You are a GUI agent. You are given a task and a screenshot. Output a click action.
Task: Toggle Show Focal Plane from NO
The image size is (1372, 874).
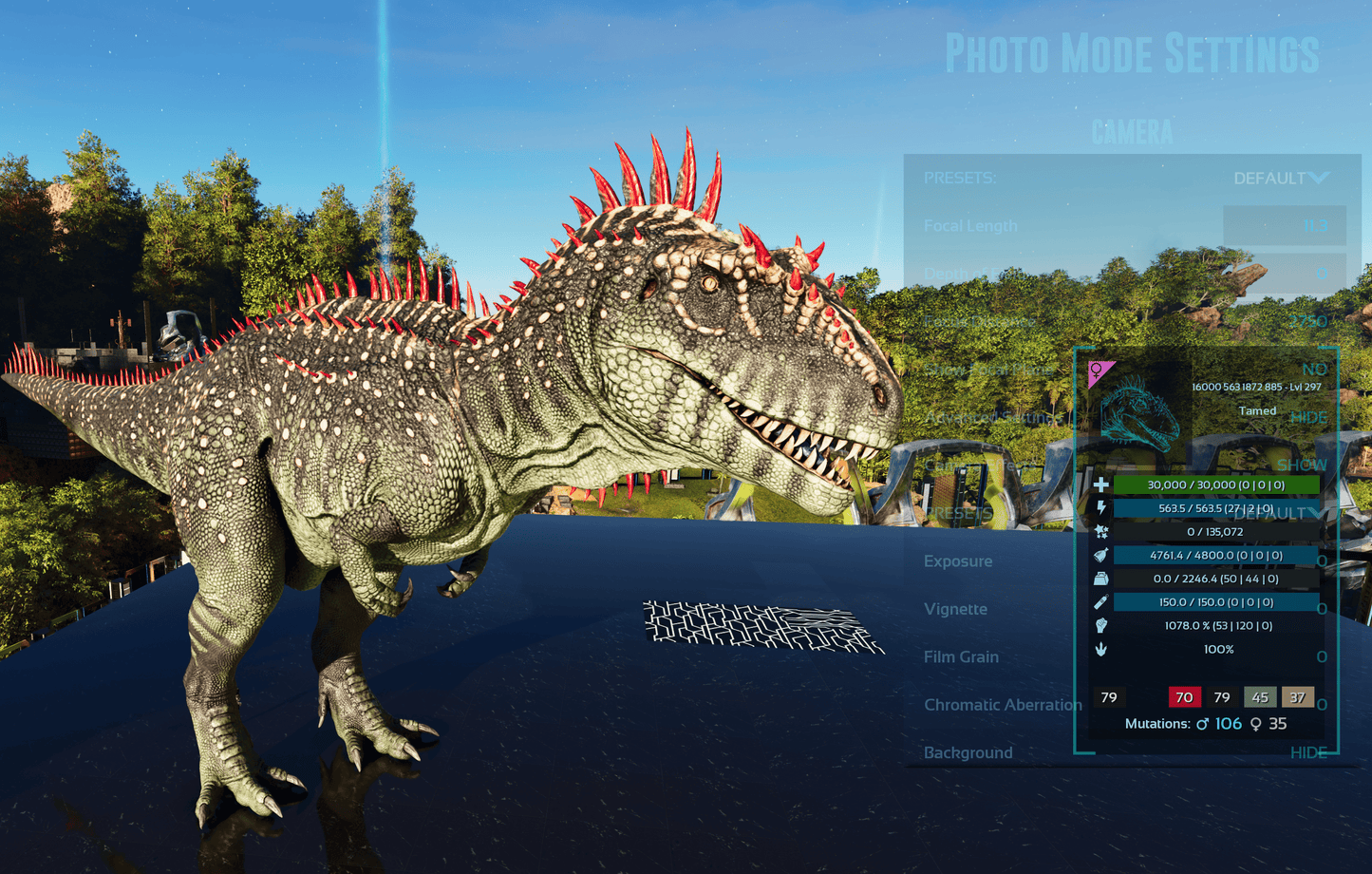point(1314,370)
